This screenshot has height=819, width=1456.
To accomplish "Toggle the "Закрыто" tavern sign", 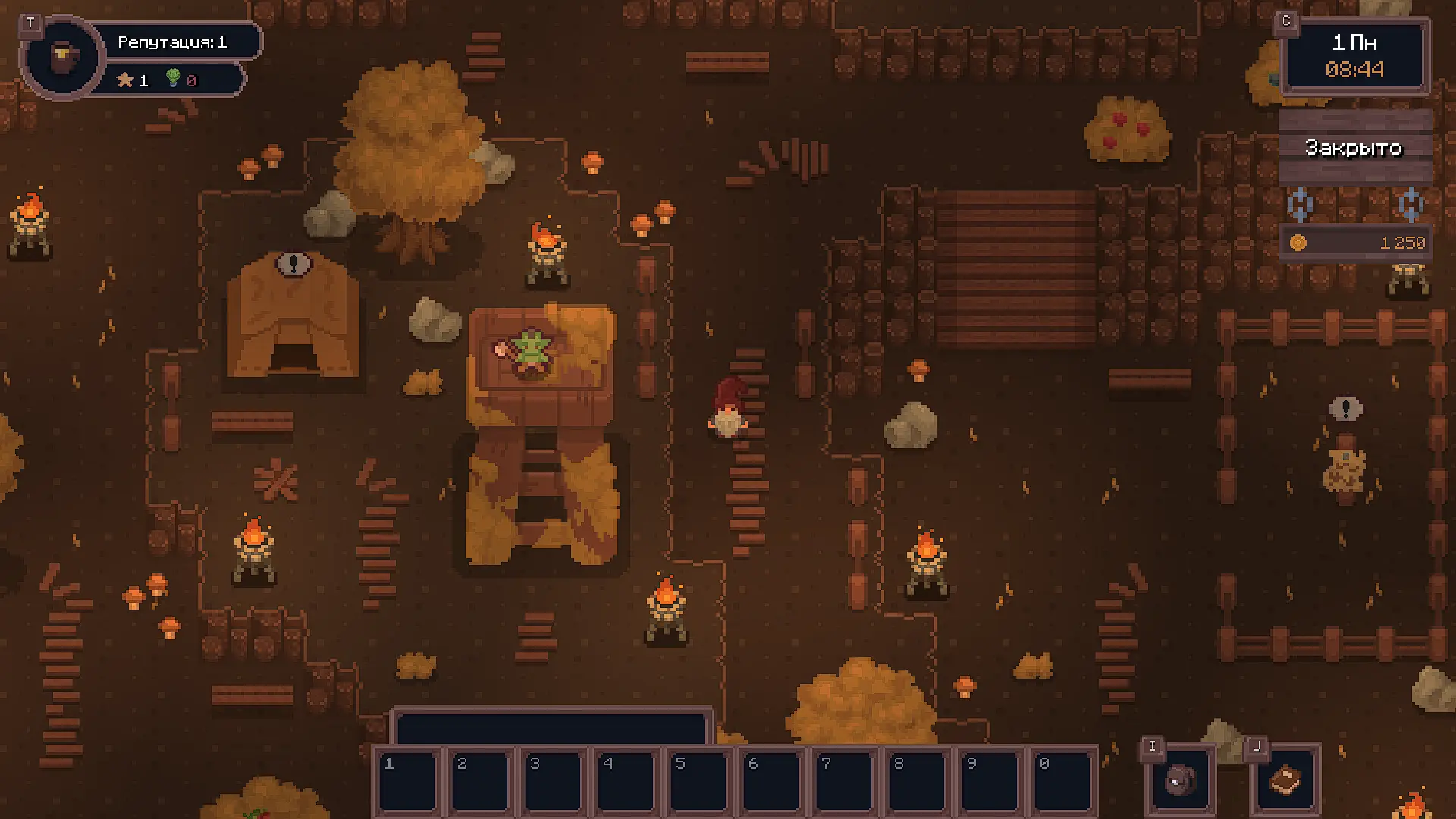I will [x=1354, y=147].
